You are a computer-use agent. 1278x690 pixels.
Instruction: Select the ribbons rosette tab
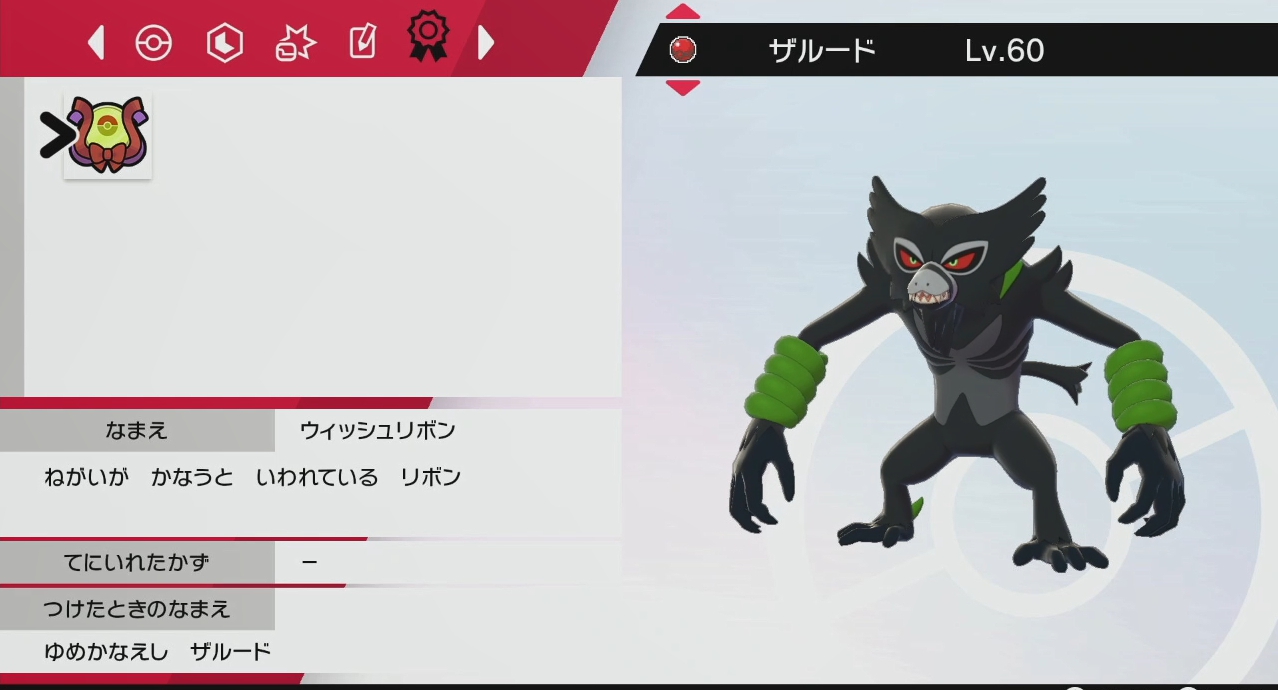(427, 37)
